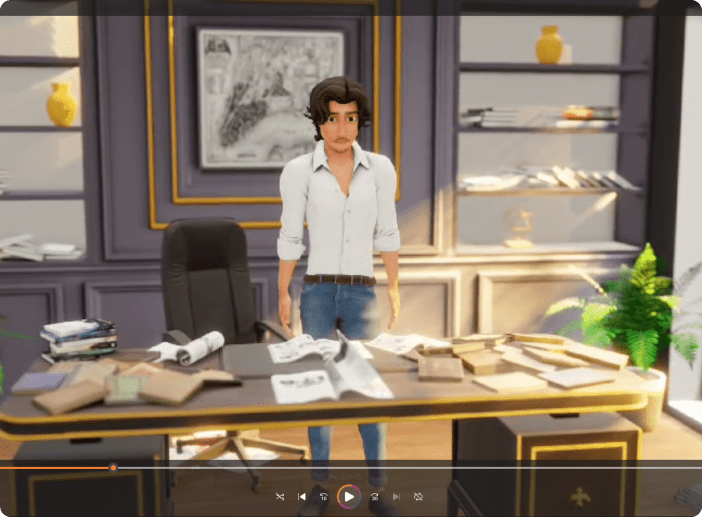Click the play button in the player
Viewport: 702px width, 517px height.
349,496
